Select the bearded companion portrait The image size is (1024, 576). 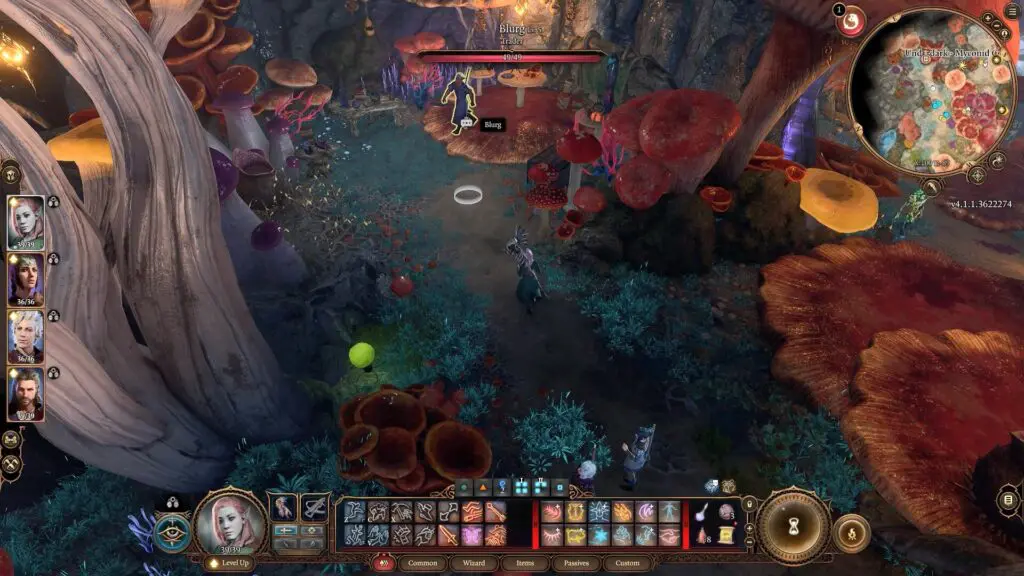click(x=26, y=394)
